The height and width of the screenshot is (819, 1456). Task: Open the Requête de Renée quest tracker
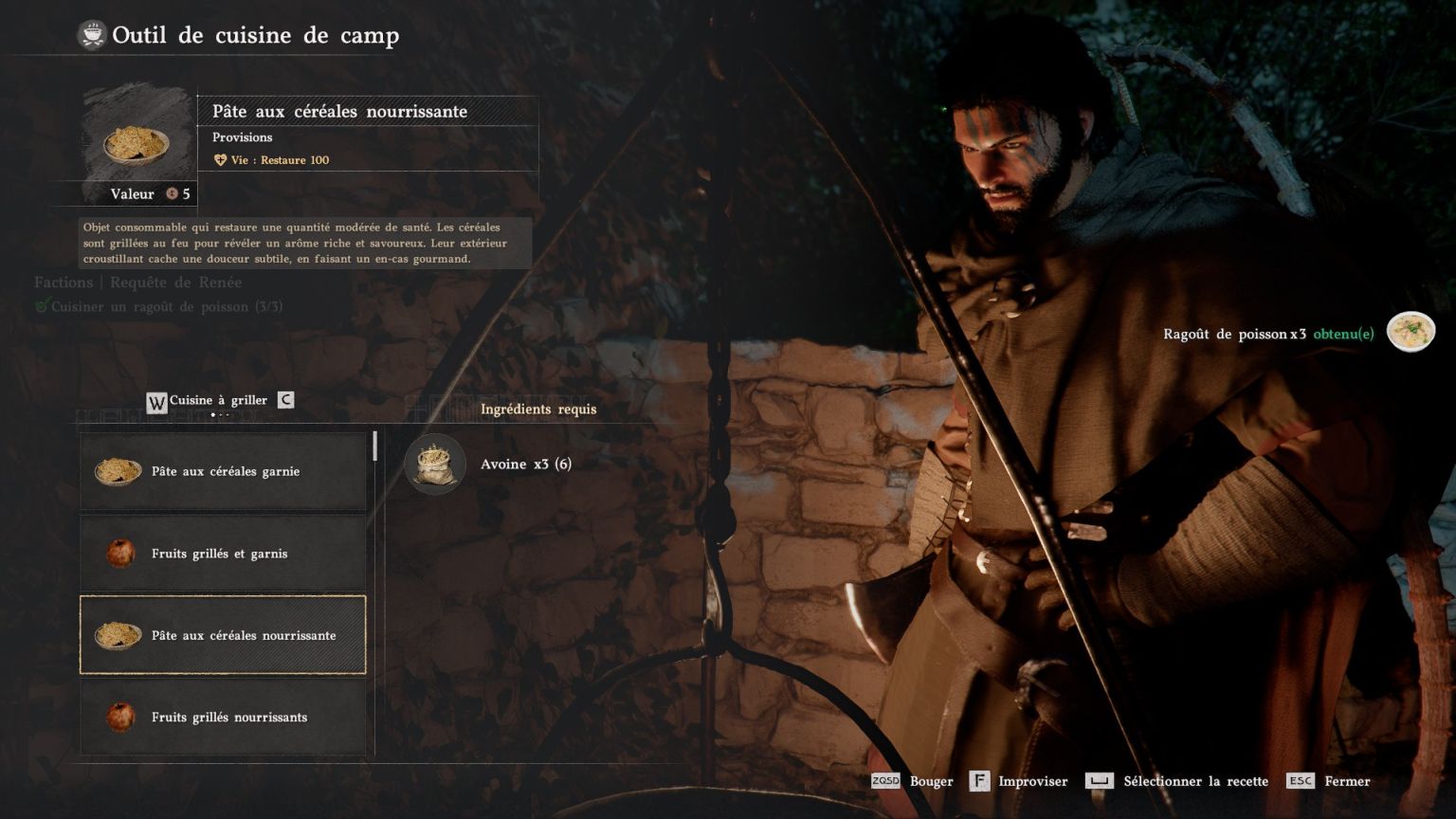coord(175,282)
